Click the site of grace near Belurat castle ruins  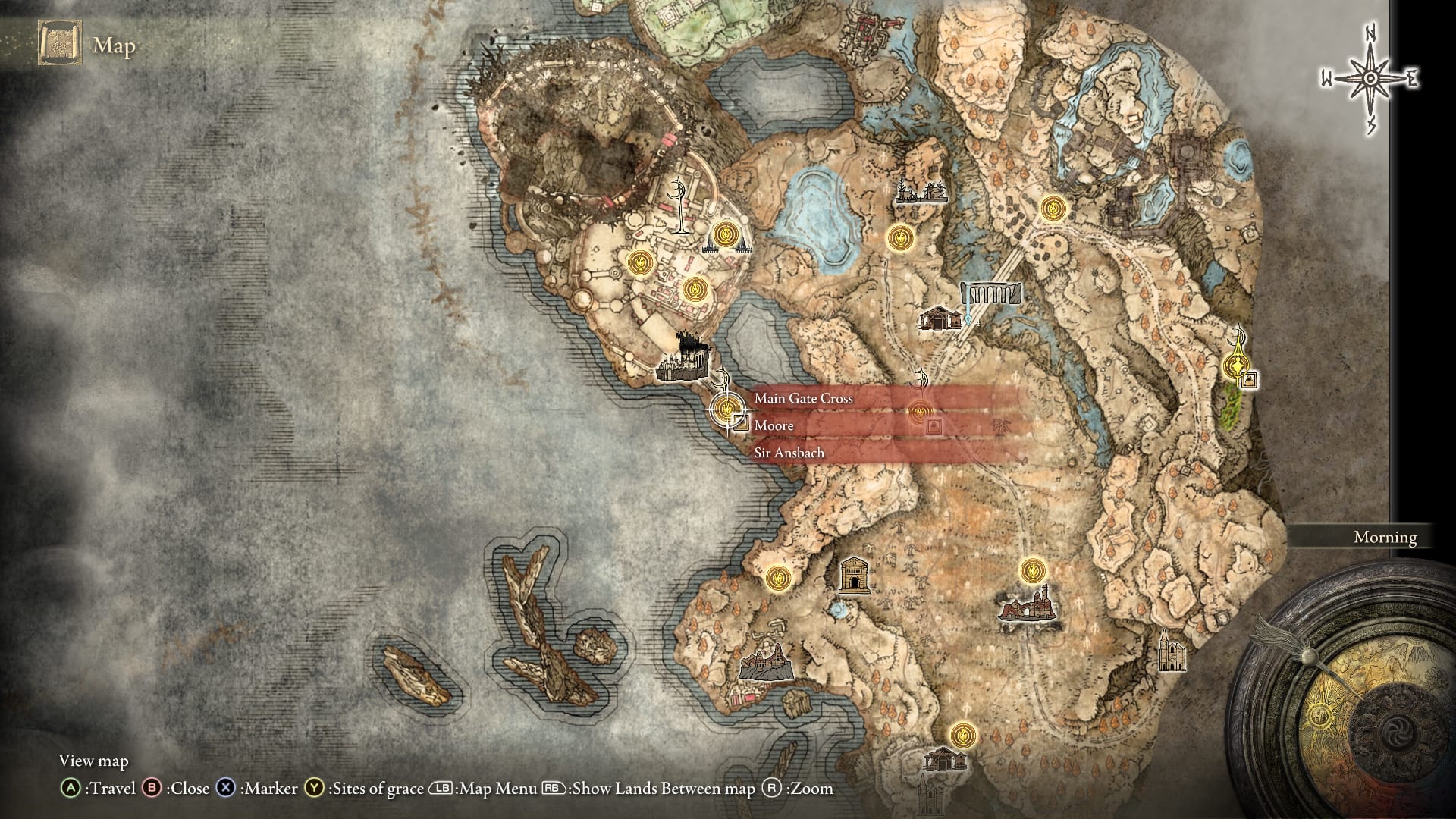click(695, 288)
